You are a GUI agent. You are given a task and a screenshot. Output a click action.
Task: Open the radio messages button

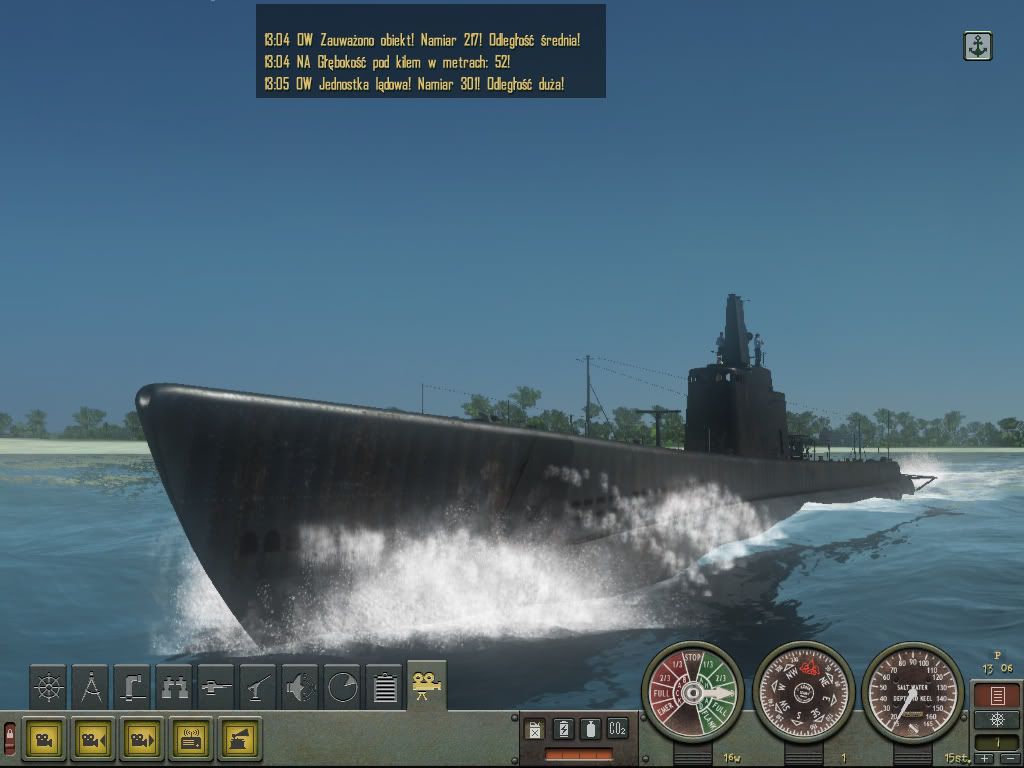191,739
